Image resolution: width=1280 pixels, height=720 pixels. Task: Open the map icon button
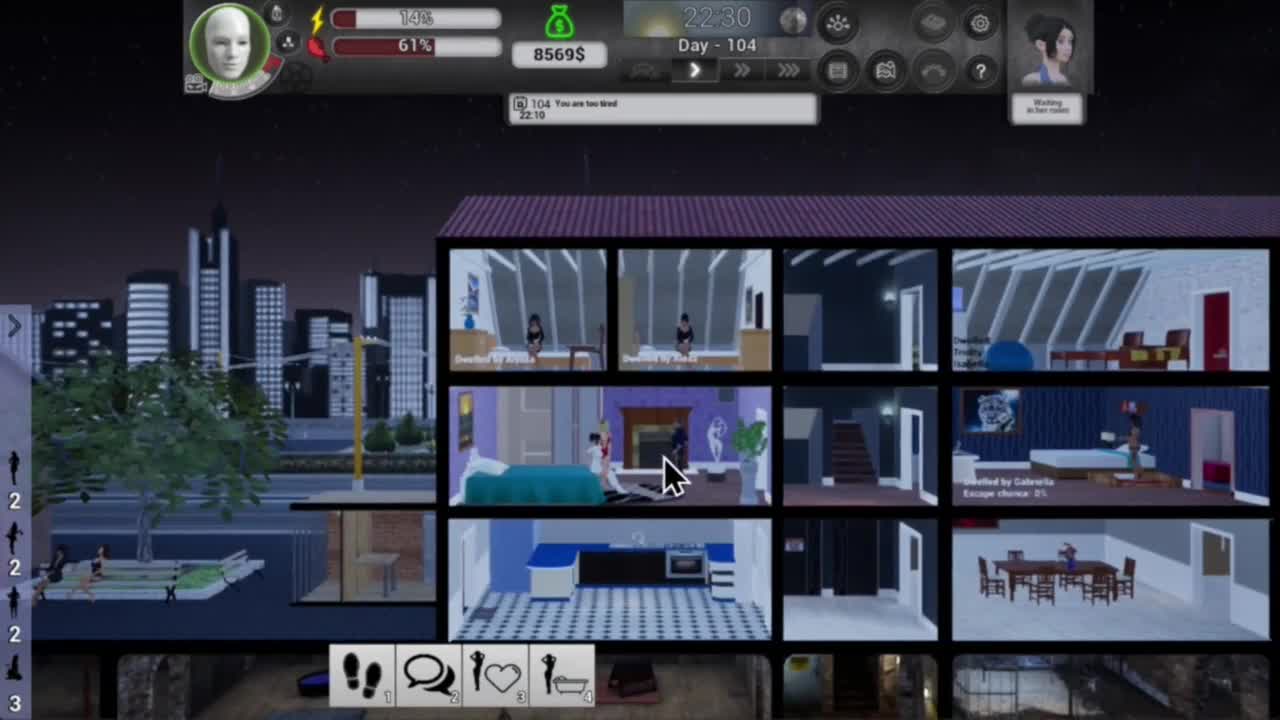(x=886, y=71)
